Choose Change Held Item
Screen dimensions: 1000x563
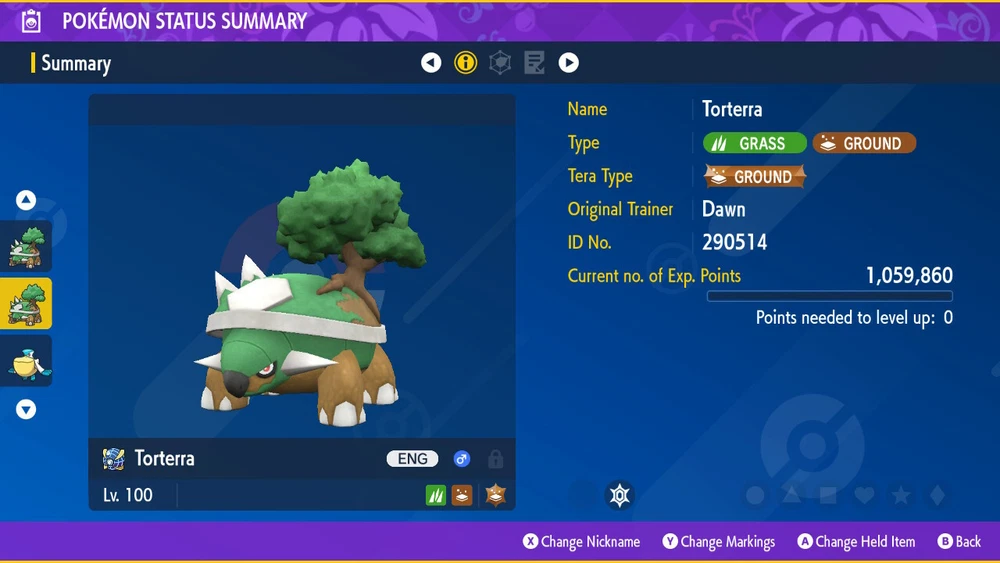pos(855,542)
